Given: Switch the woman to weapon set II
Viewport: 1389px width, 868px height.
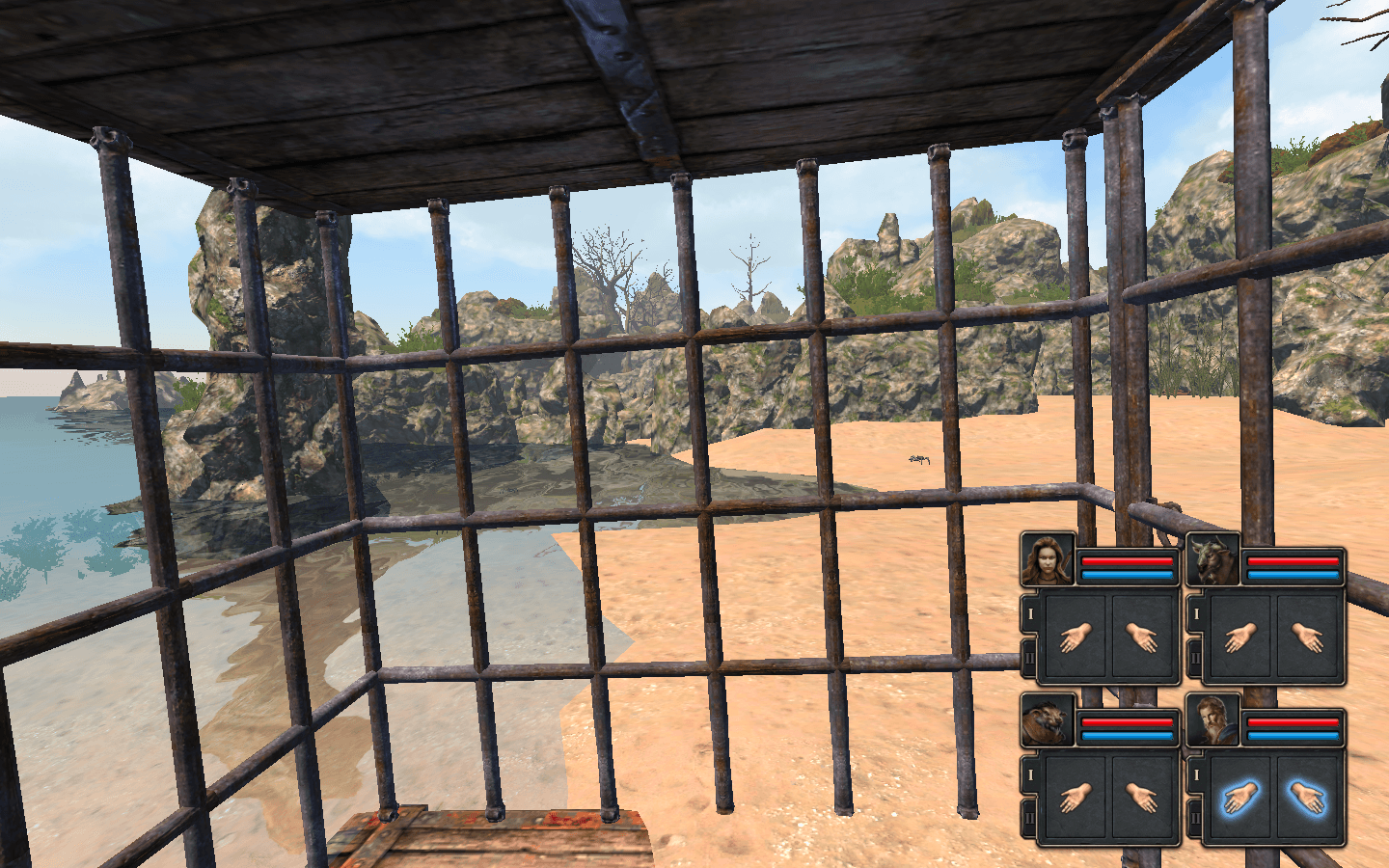Looking at the screenshot, I should tap(1029, 657).
